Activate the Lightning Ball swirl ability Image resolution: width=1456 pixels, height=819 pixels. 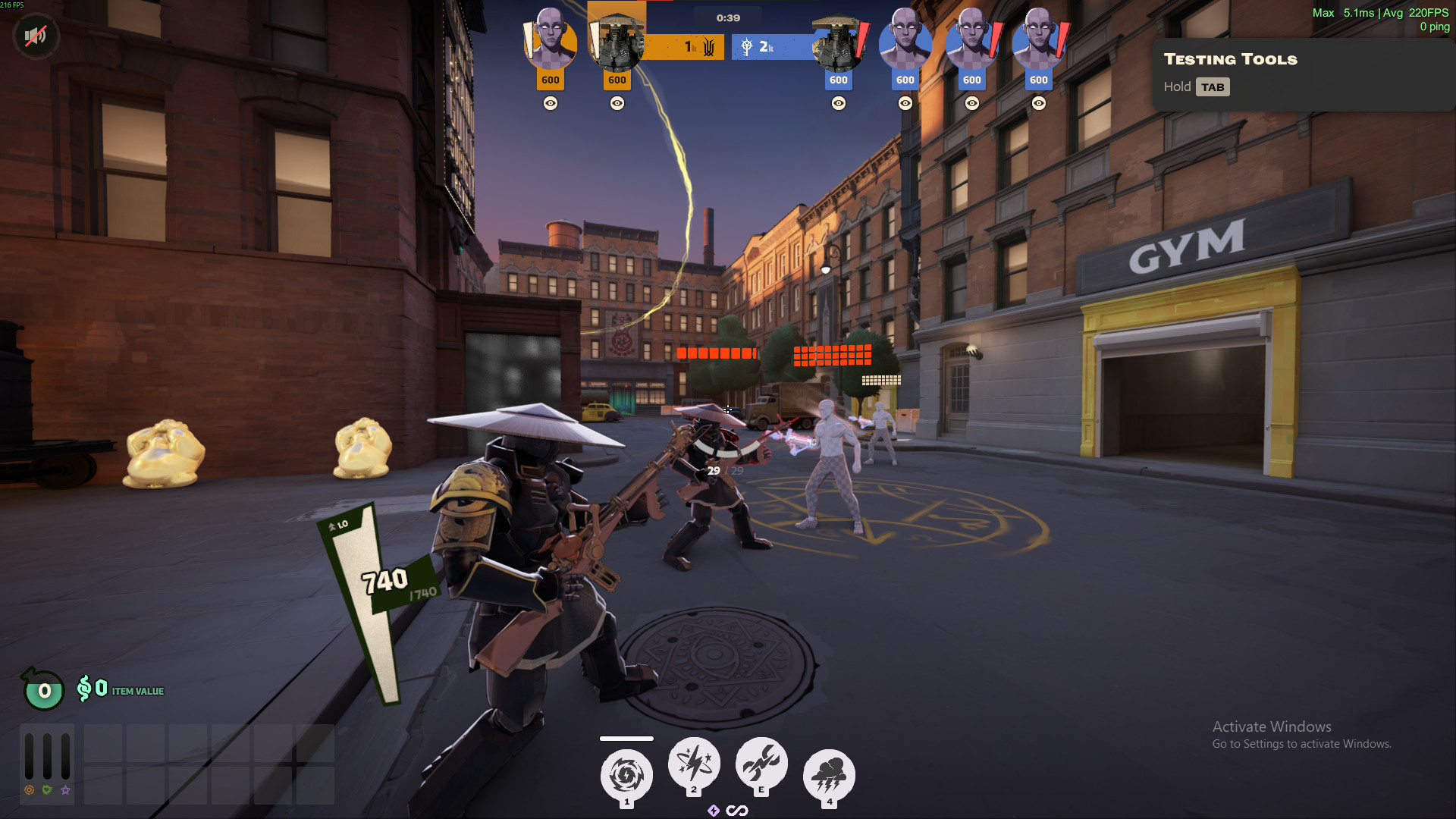(x=626, y=775)
